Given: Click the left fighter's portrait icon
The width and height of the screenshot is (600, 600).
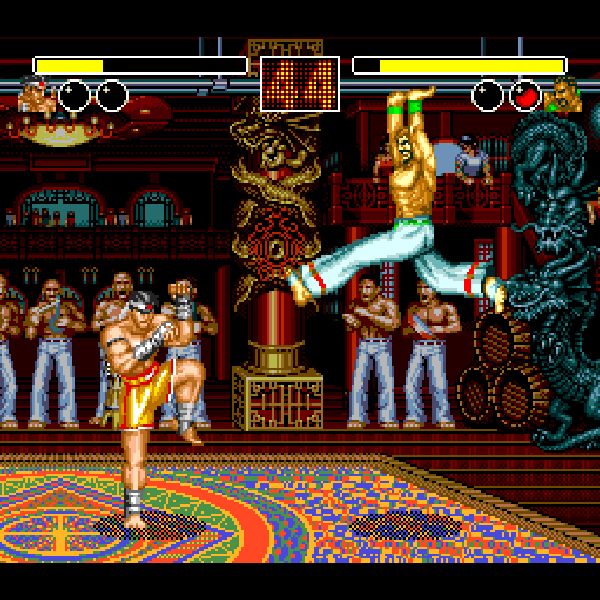Looking at the screenshot, I should coord(38,95).
